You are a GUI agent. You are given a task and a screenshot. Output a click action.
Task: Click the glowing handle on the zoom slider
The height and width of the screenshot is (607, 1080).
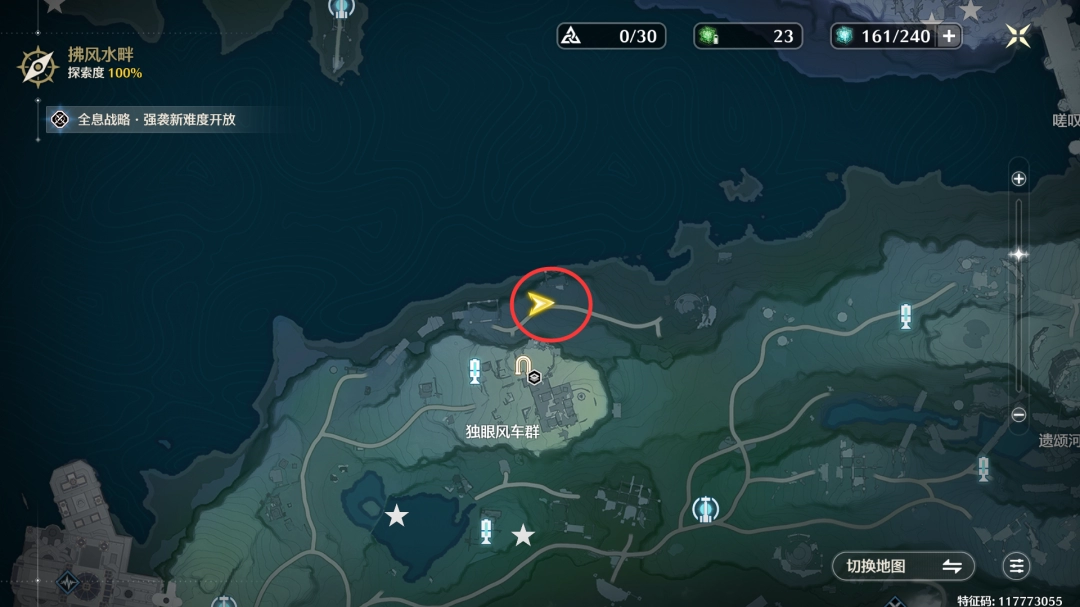(1018, 254)
